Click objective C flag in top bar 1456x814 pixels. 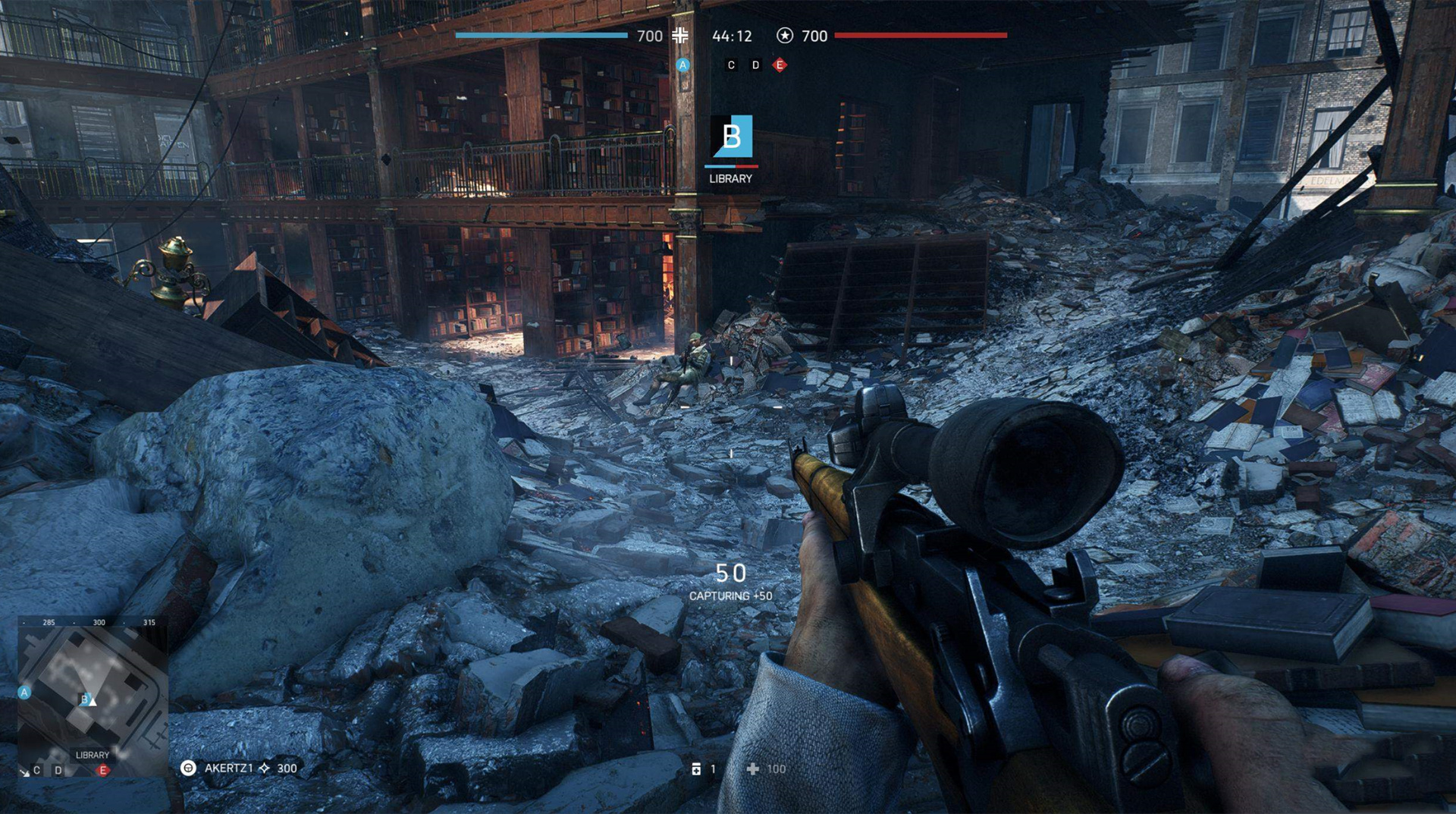[x=731, y=65]
